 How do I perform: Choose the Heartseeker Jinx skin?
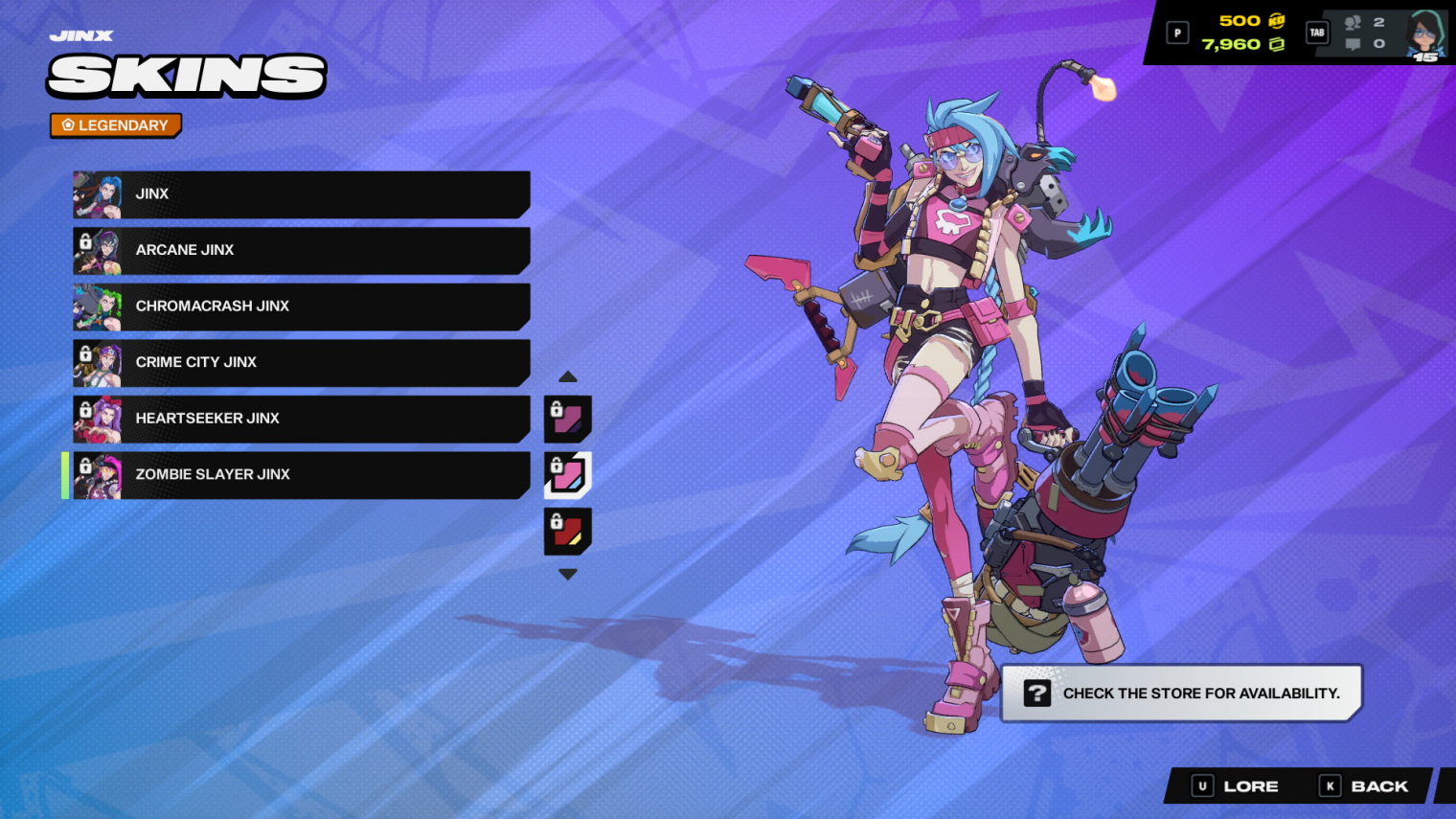pos(301,419)
